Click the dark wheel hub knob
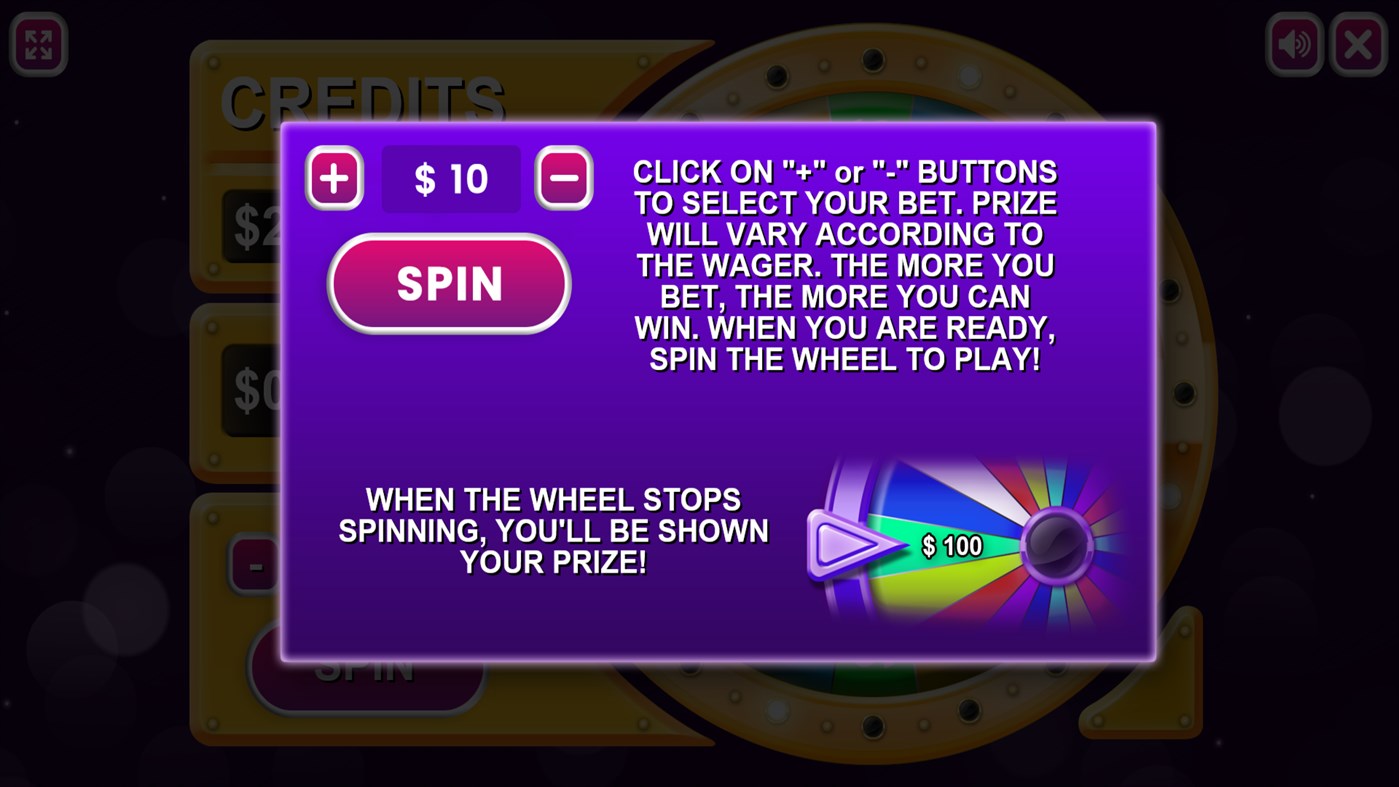Screen dimensions: 1399x787 (1055, 545)
